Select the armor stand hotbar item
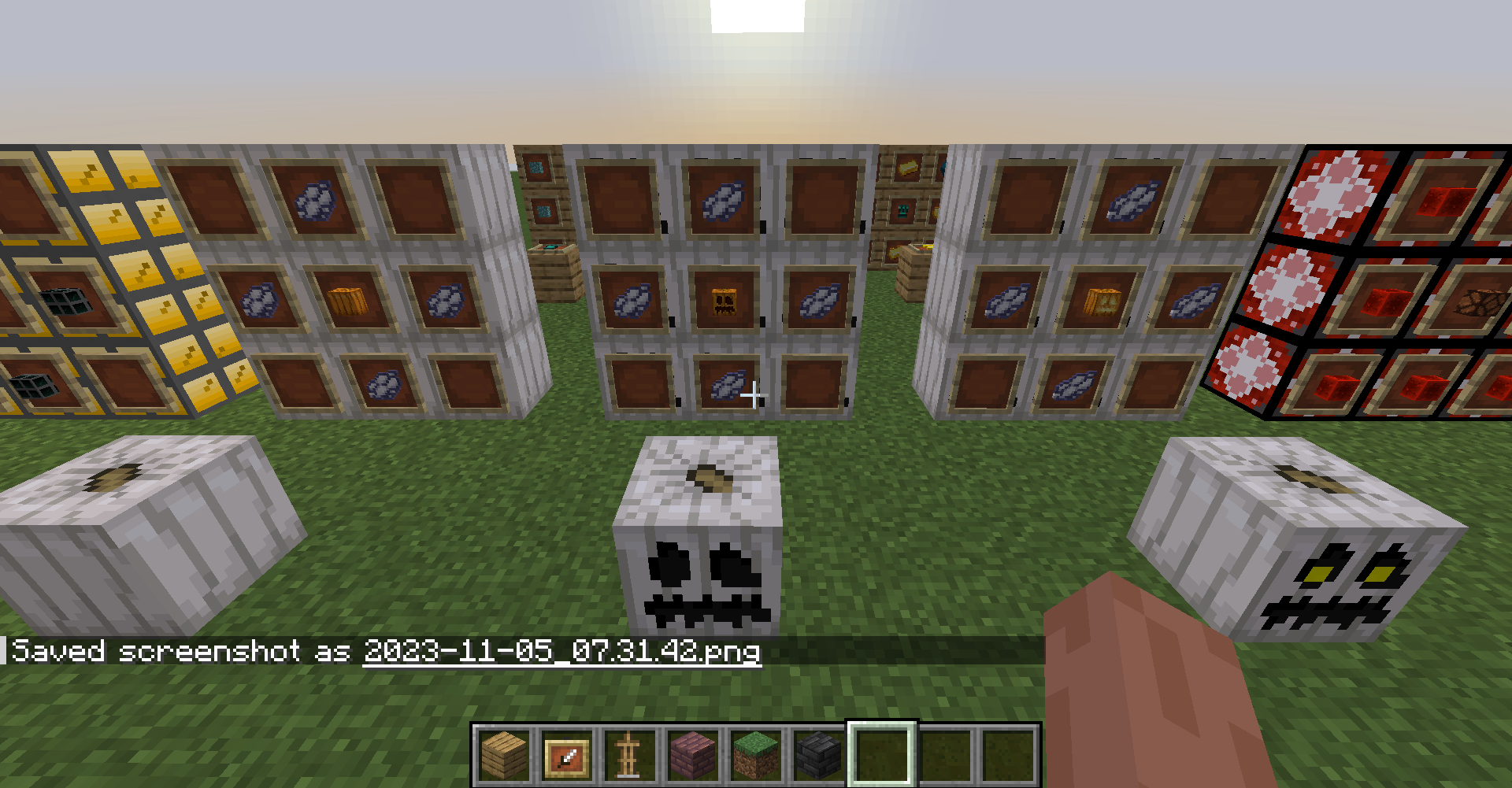Screen dimensions: 1512x788 [628, 755]
